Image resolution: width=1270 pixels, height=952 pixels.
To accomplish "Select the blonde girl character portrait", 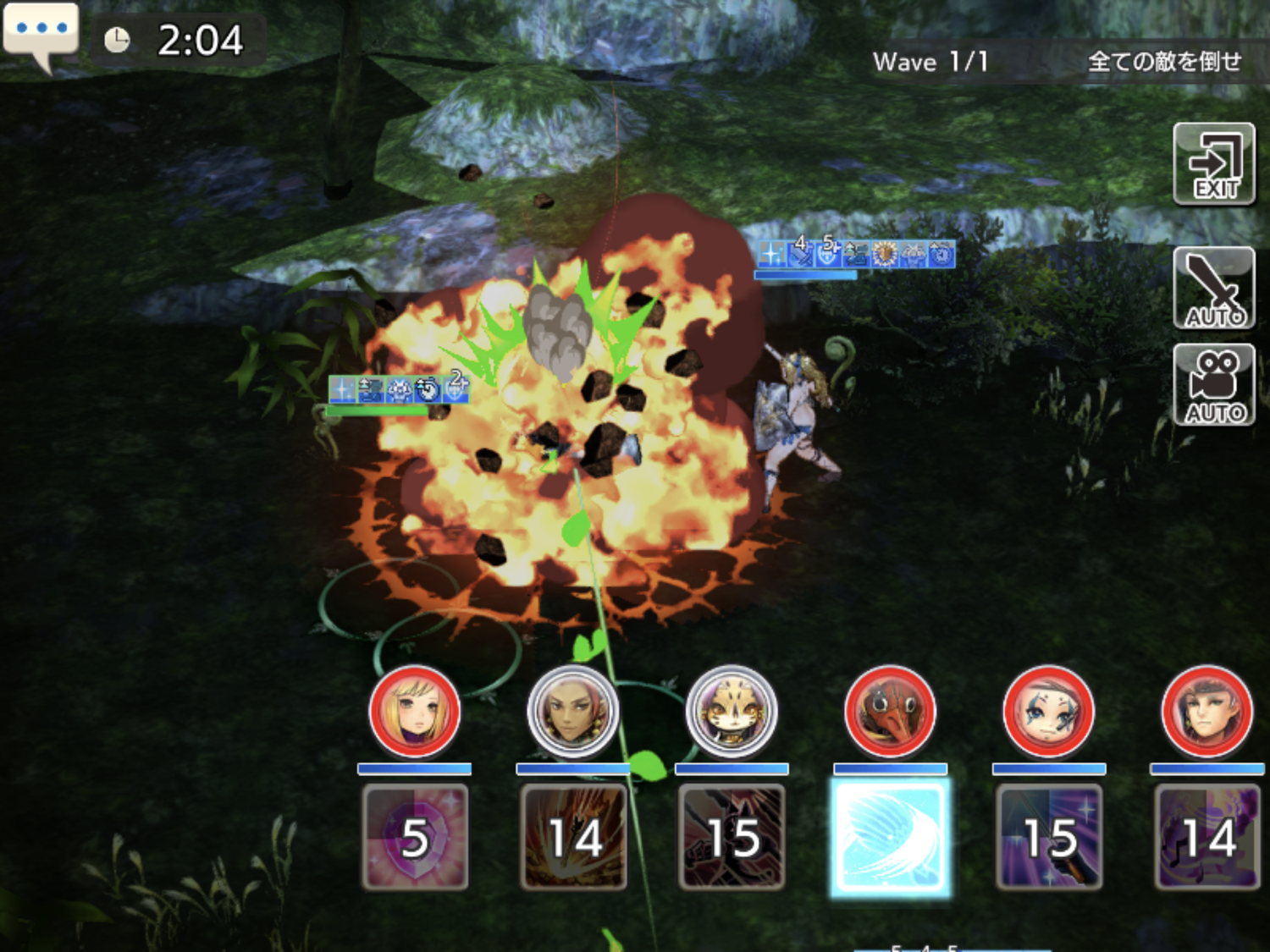I will click(x=415, y=712).
